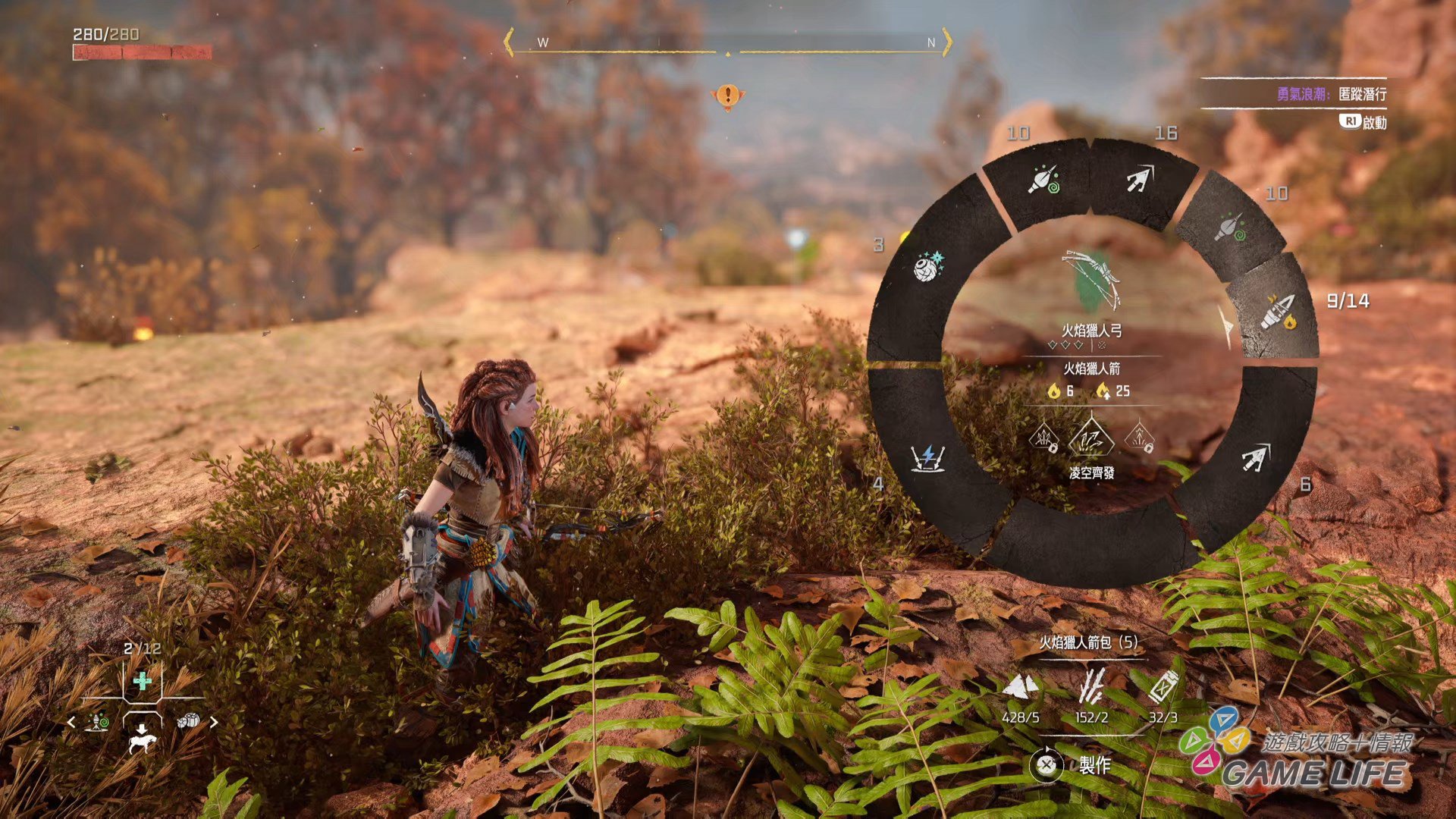Image resolution: width=1456 pixels, height=819 pixels.
Task: Select the greyed-out acid arrow slot
Action: click(x=1230, y=226)
